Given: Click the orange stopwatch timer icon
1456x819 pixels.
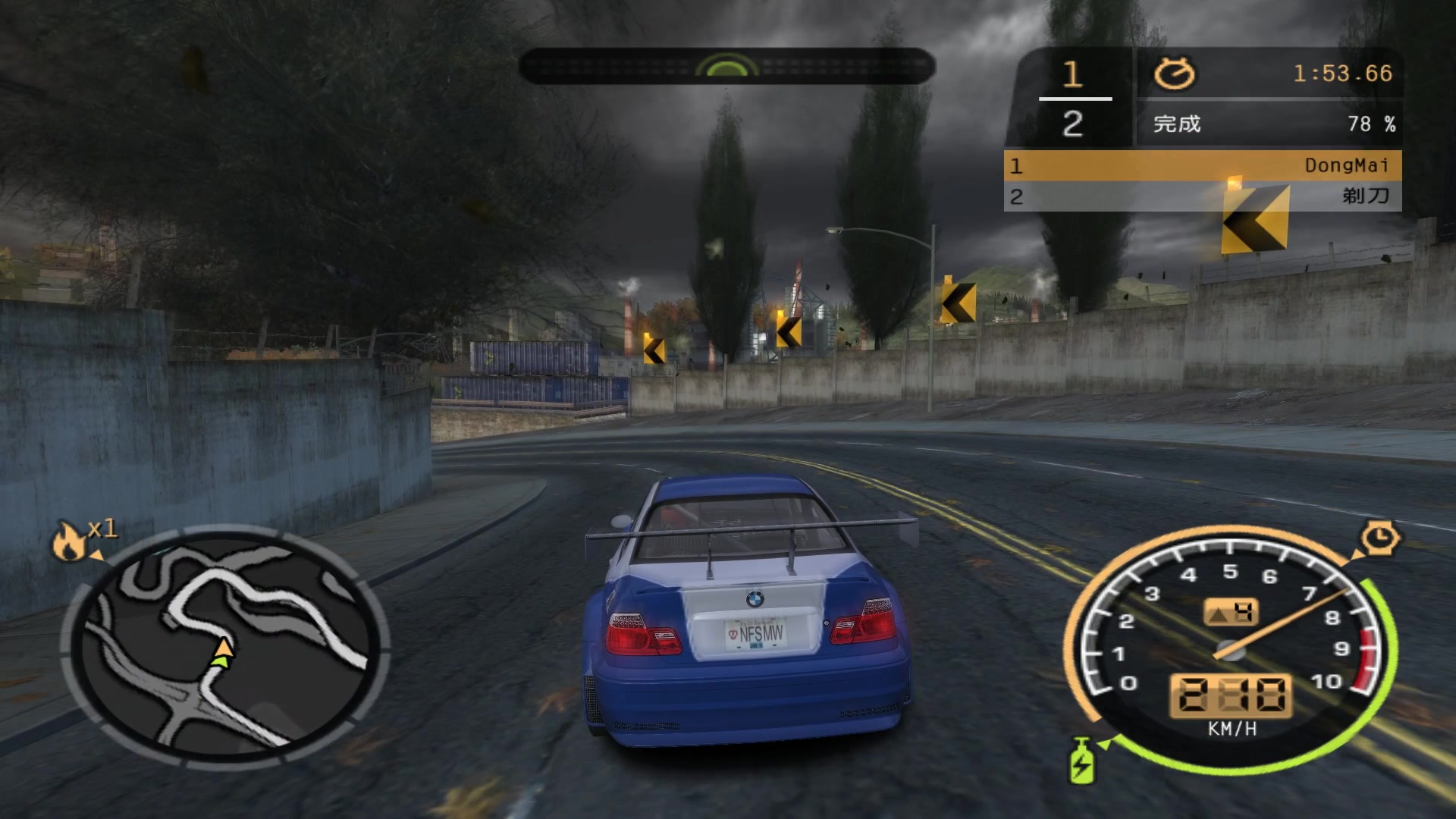Looking at the screenshot, I should 1174,74.
